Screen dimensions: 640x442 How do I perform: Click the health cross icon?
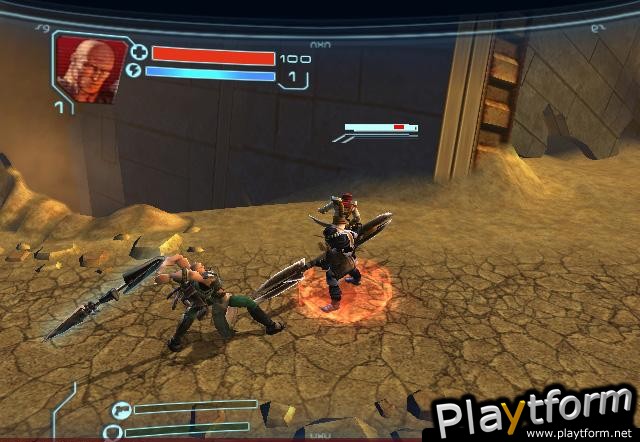(138, 53)
